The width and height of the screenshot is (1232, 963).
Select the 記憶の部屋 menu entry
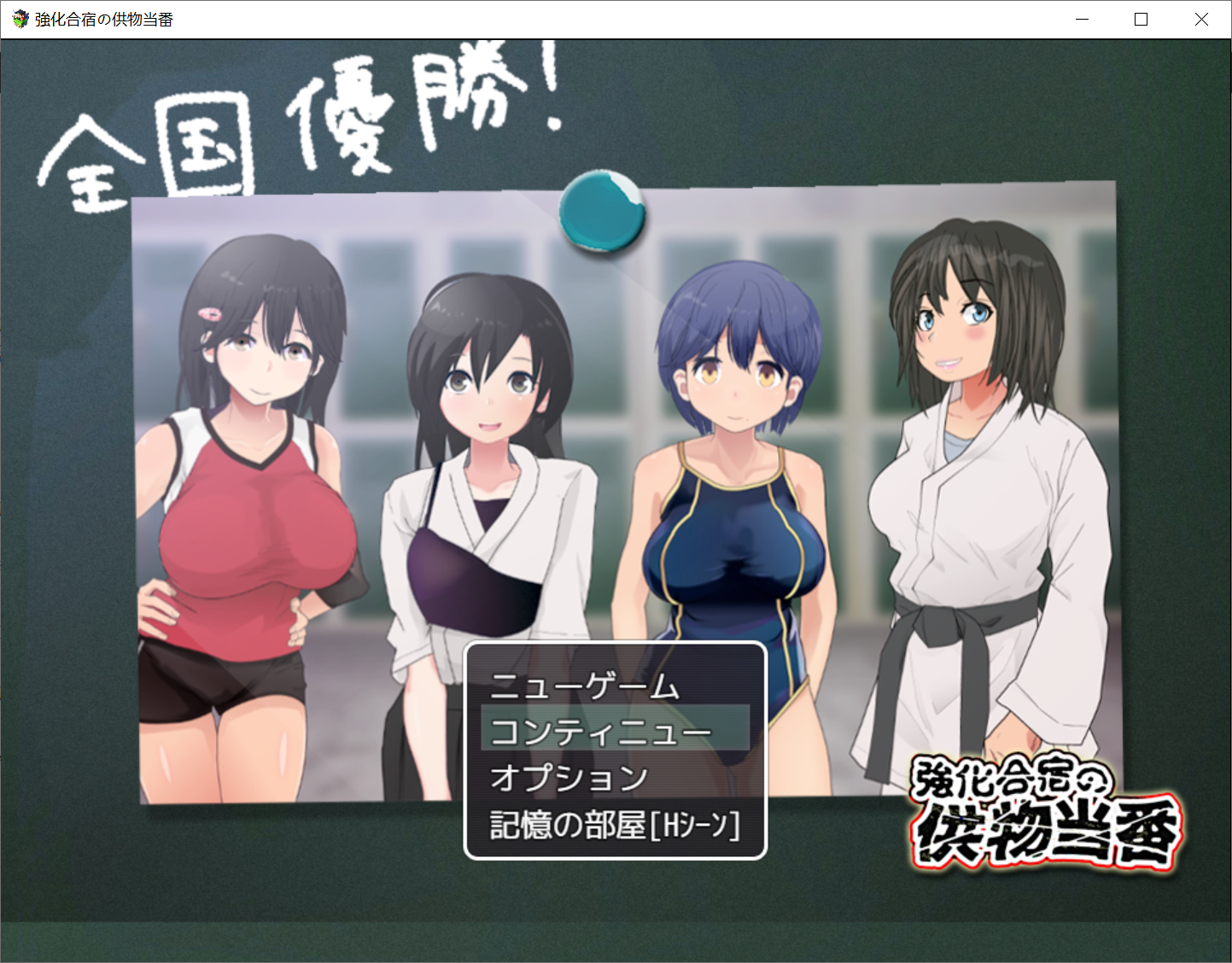tap(615, 825)
